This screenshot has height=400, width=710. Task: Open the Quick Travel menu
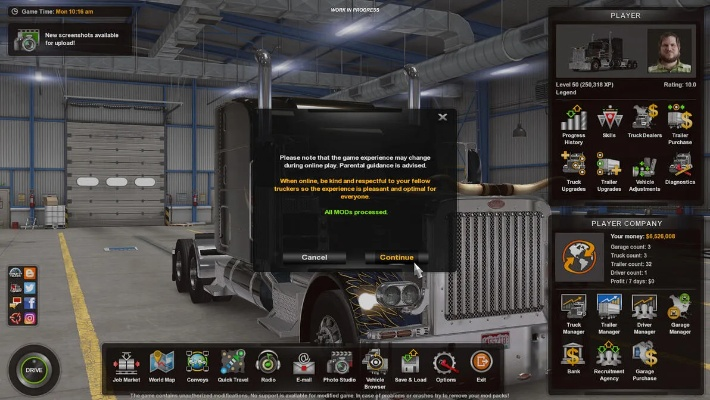pyautogui.click(x=232, y=365)
